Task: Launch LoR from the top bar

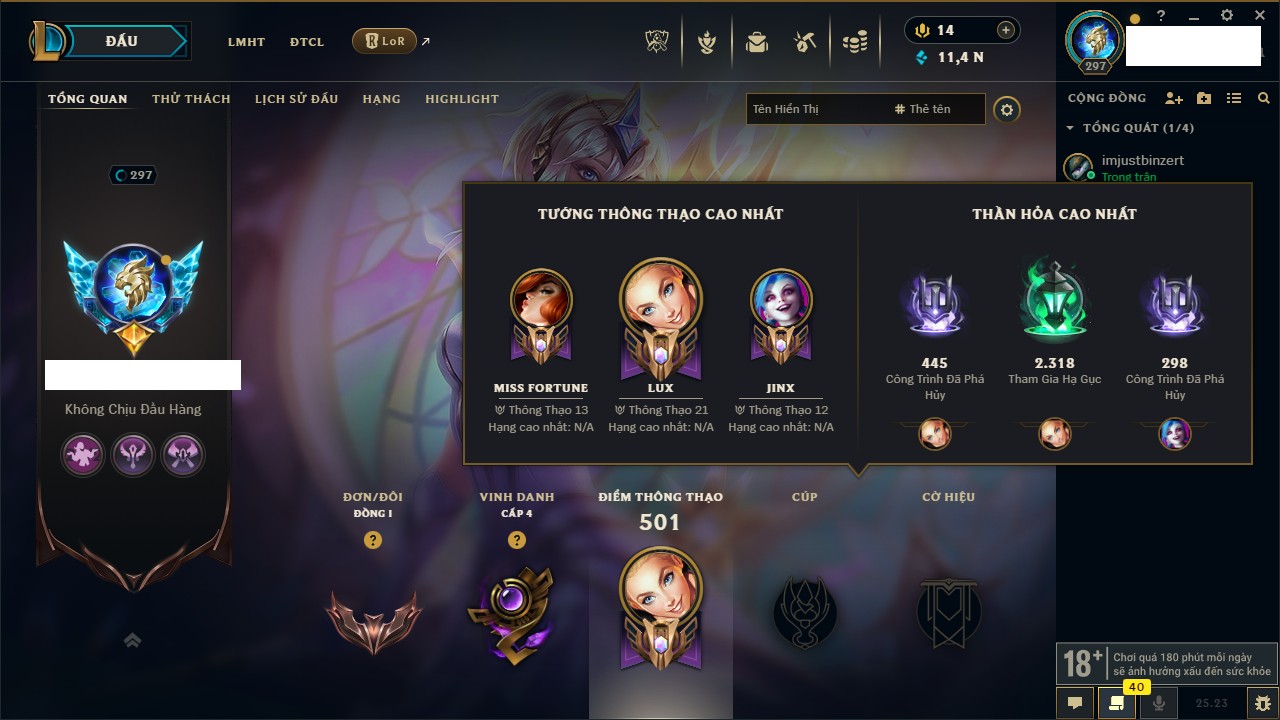Action: pos(384,42)
